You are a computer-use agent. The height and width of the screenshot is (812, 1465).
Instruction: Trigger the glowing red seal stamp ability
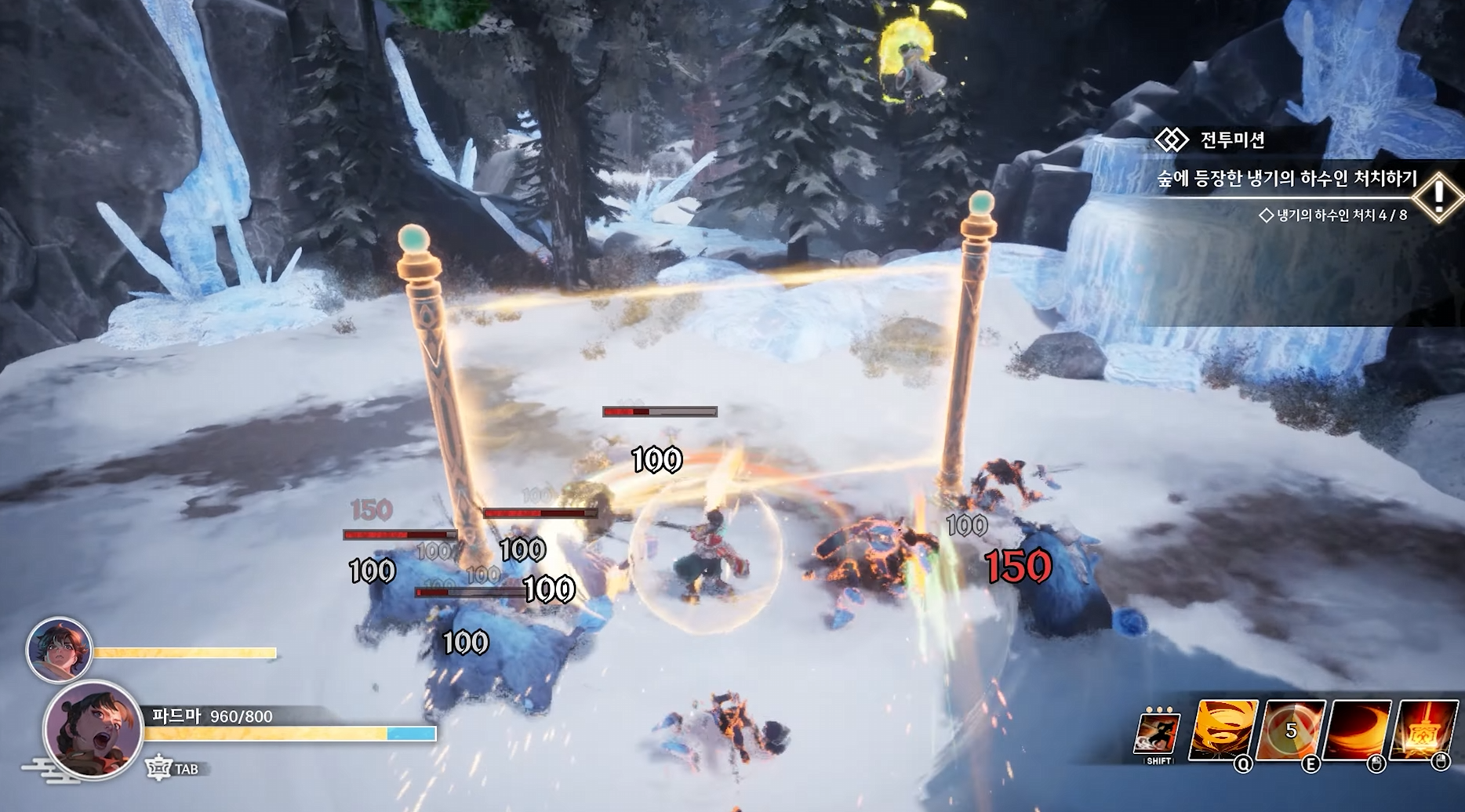click(x=1423, y=730)
